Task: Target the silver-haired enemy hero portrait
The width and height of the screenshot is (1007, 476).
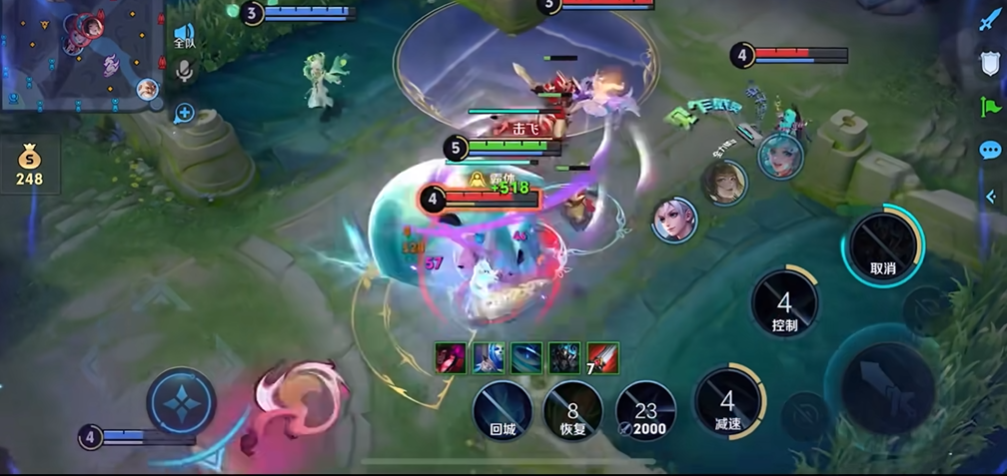Action: tap(674, 219)
